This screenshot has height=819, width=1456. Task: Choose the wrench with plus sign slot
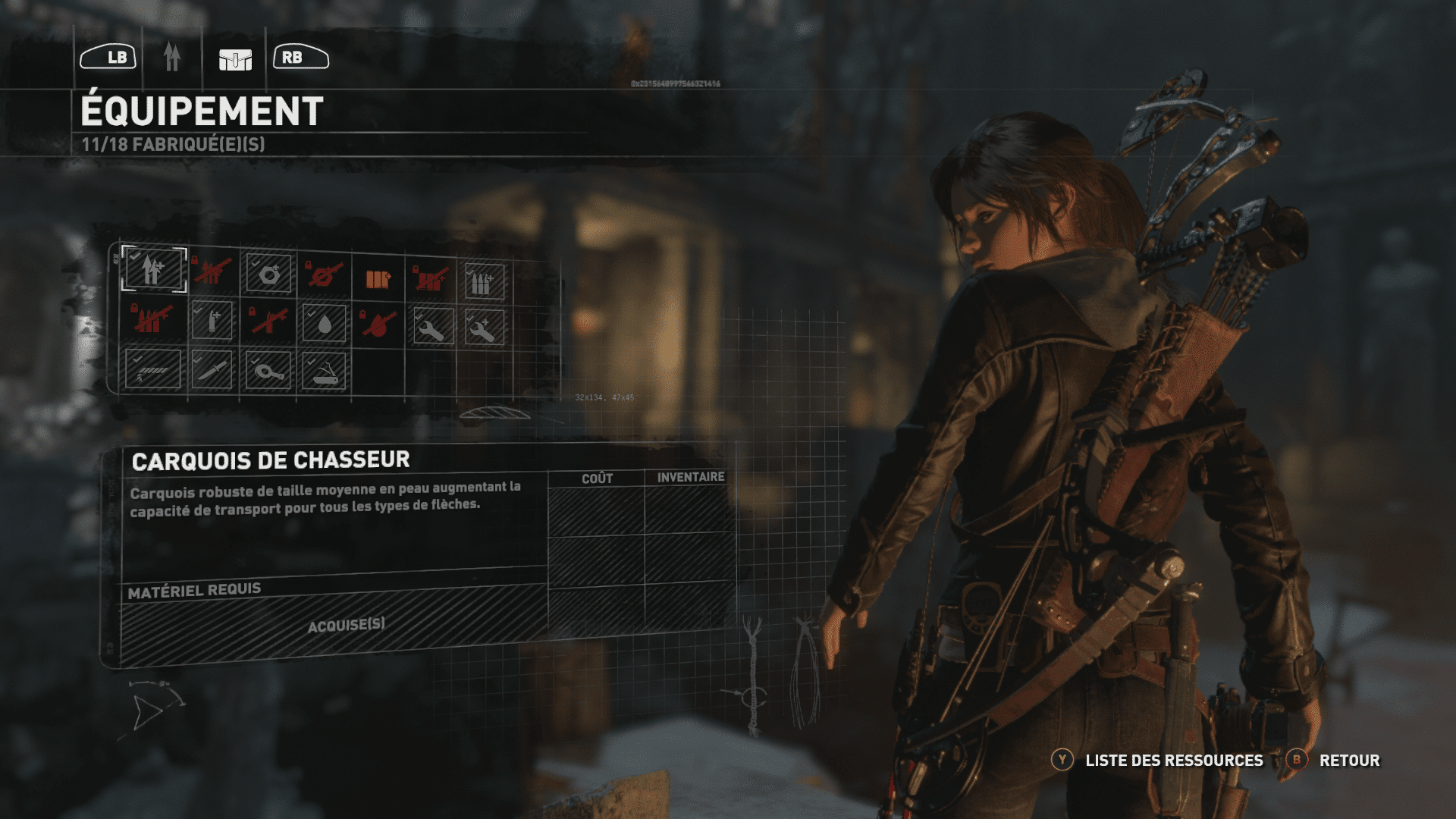point(484,328)
